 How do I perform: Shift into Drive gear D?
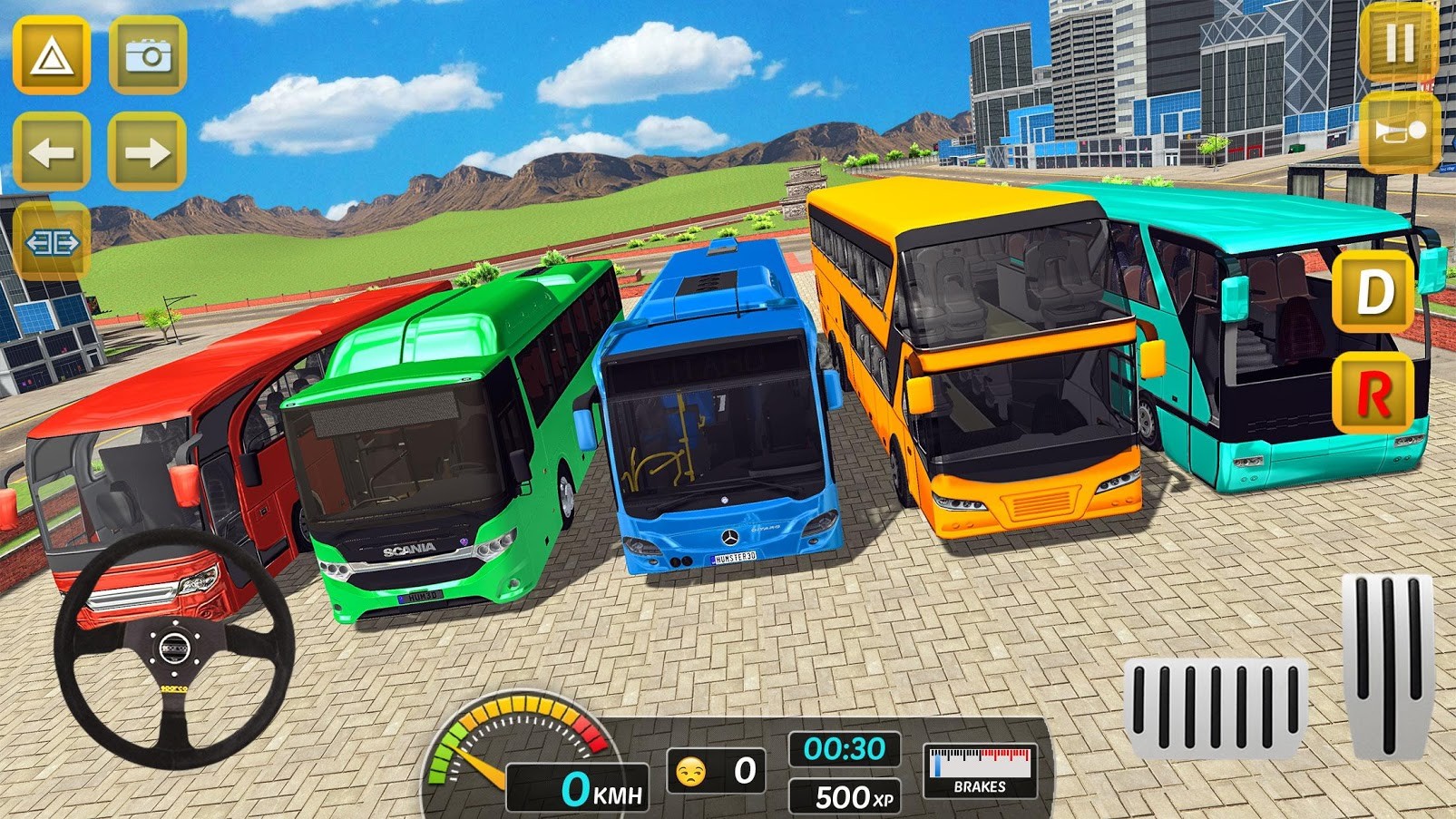pos(1373,292)
